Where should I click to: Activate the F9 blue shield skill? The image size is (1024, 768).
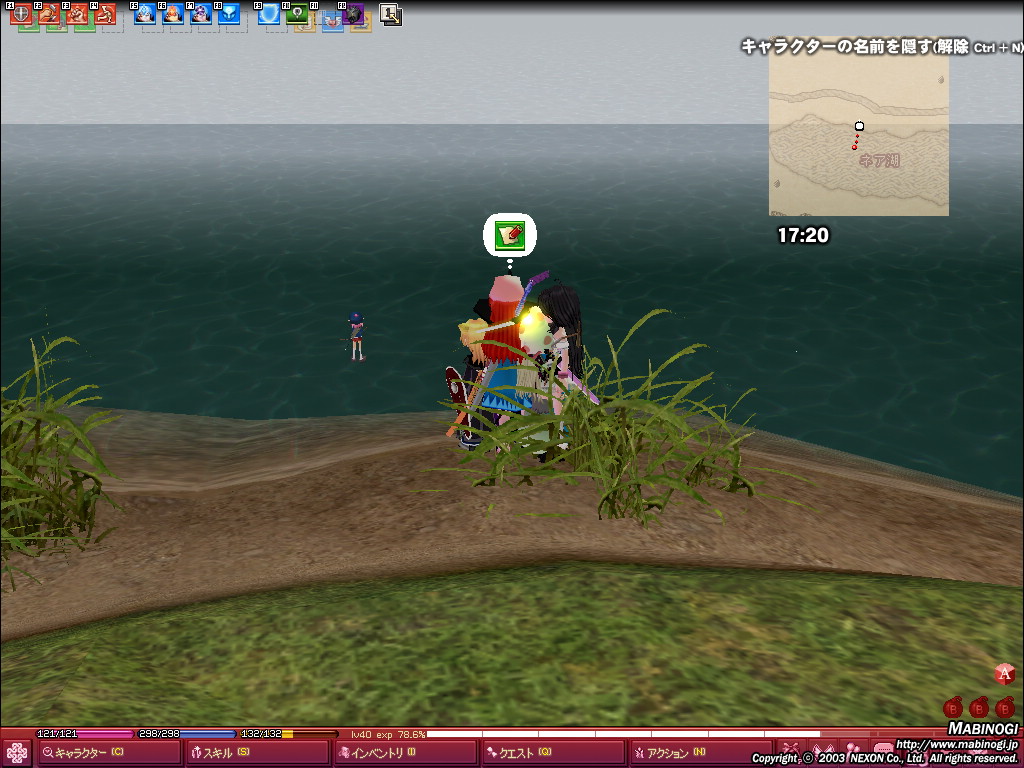(x=269, y=14)
